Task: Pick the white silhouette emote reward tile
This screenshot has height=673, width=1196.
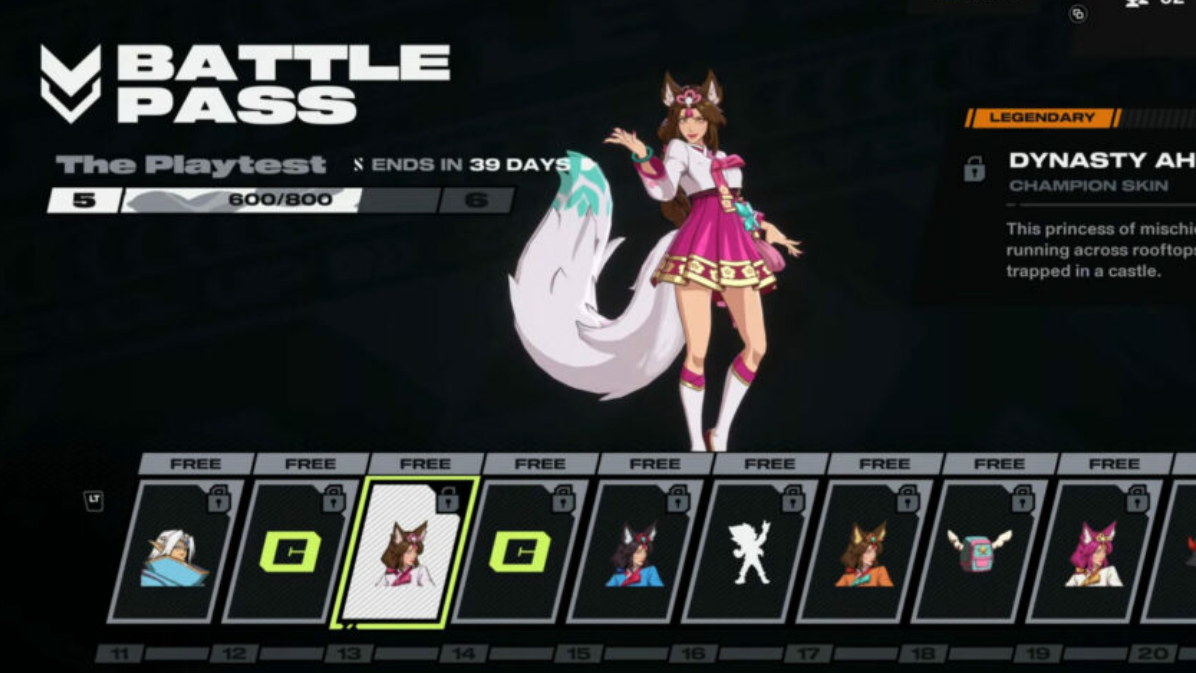Action: click(750, 552)
